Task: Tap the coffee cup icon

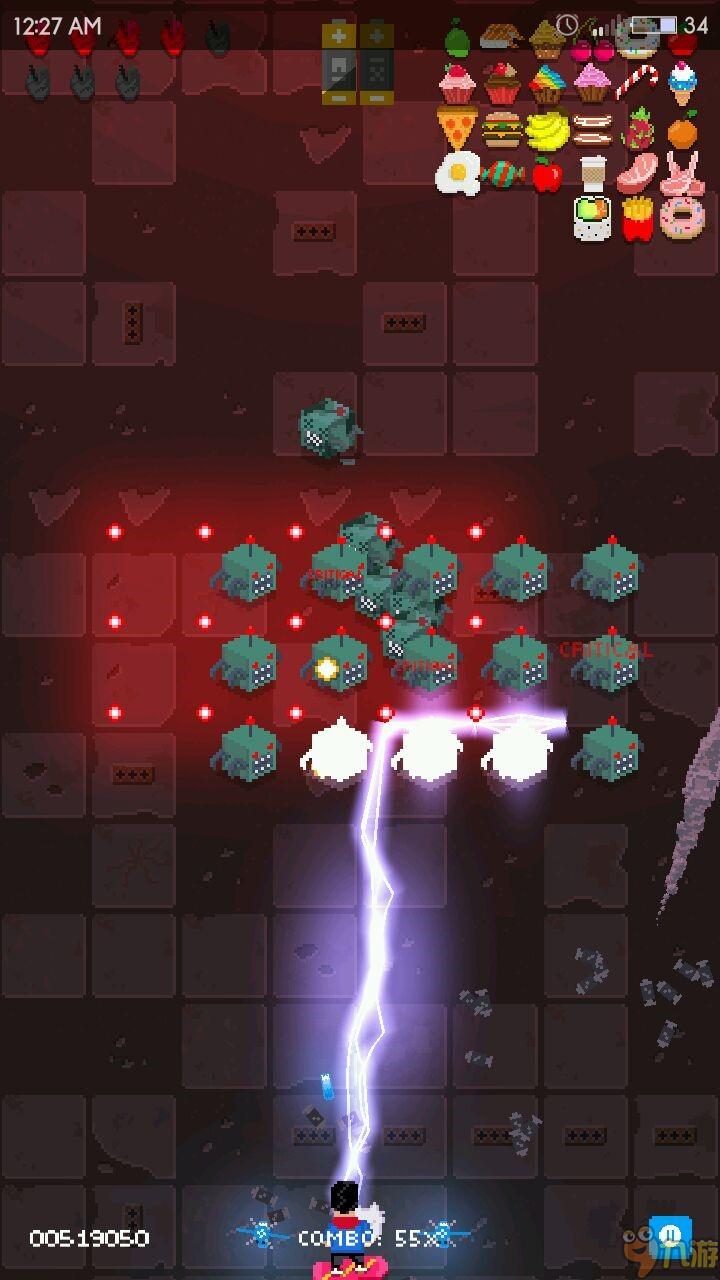Action: tap(593, 173)
